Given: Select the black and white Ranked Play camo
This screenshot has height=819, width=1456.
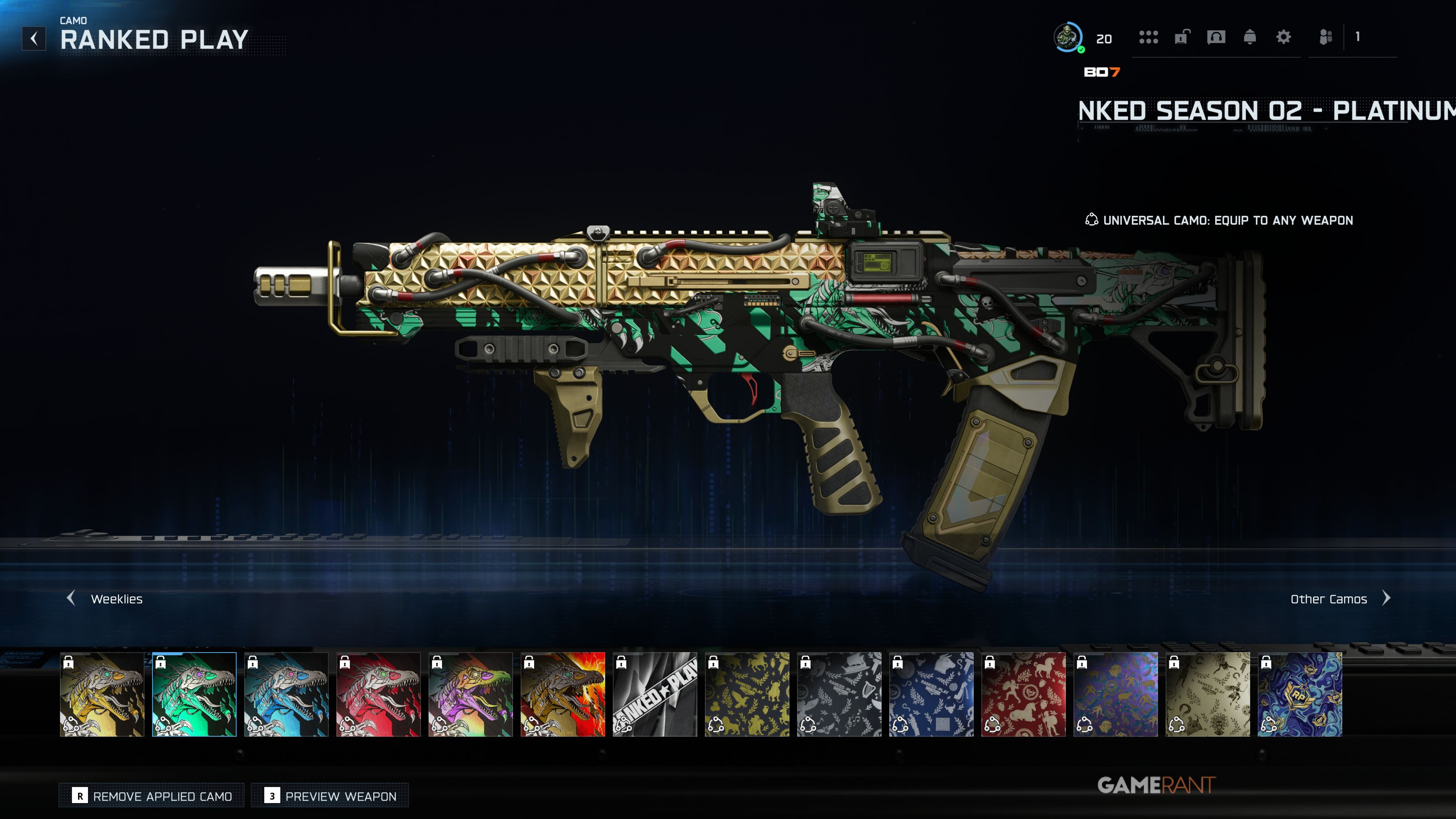Looking at the screenshot, I should (x=655, y=694).
